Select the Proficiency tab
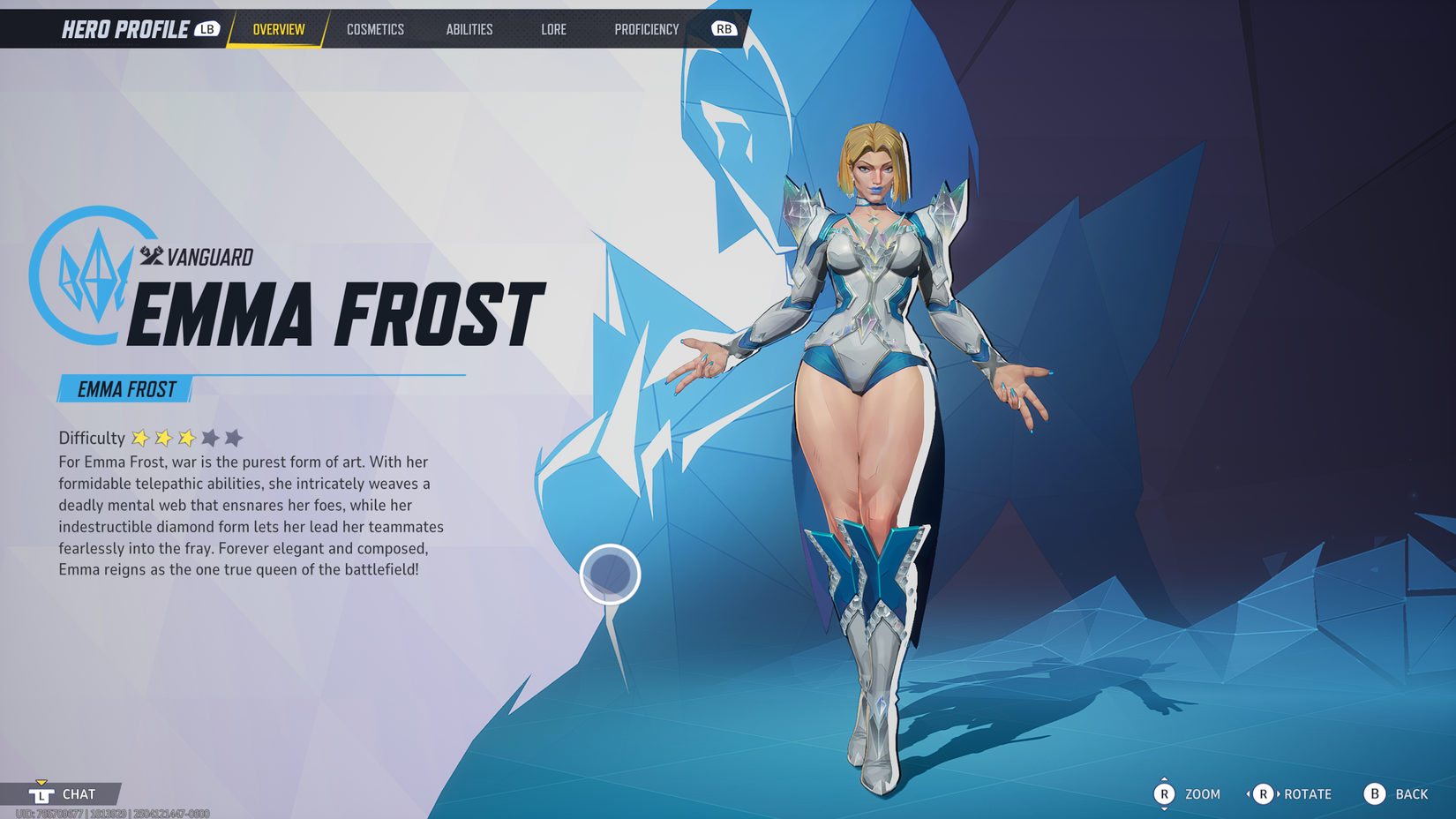 [x=648, y=29]
